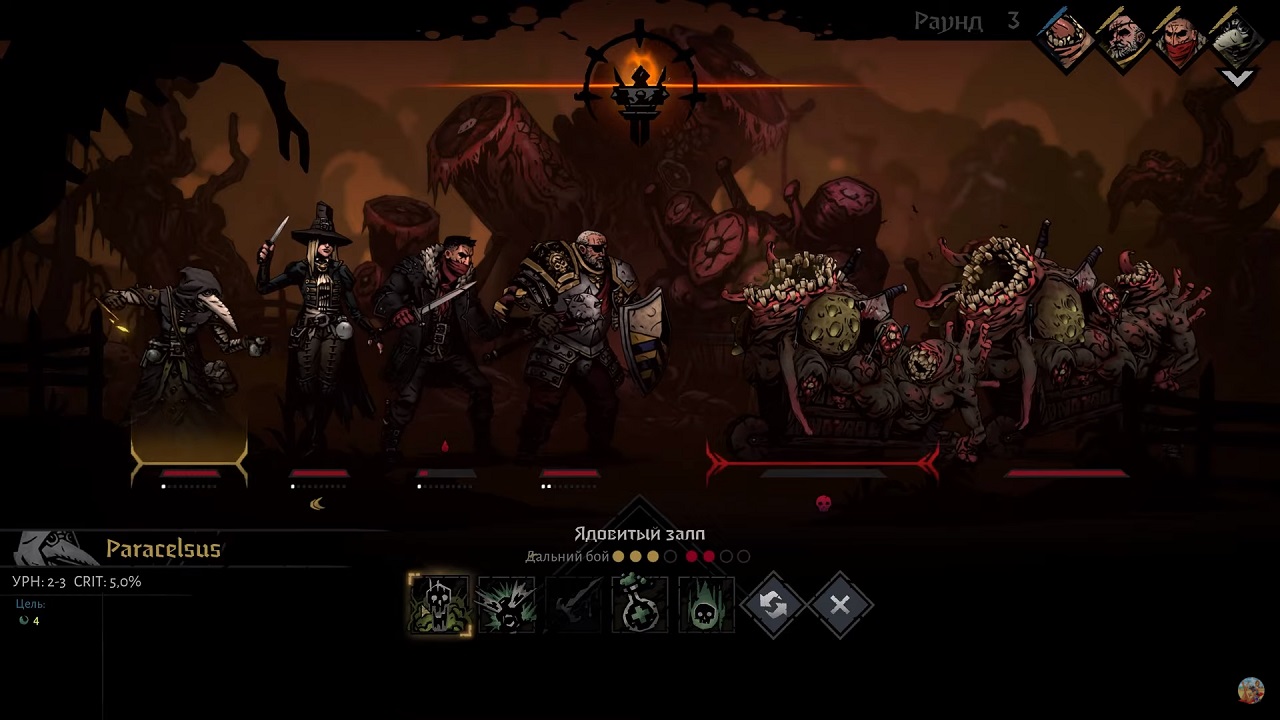Click the skull marker under the enemy cart
Viewport: 1280px width, 720px height.
coord(824,504)
